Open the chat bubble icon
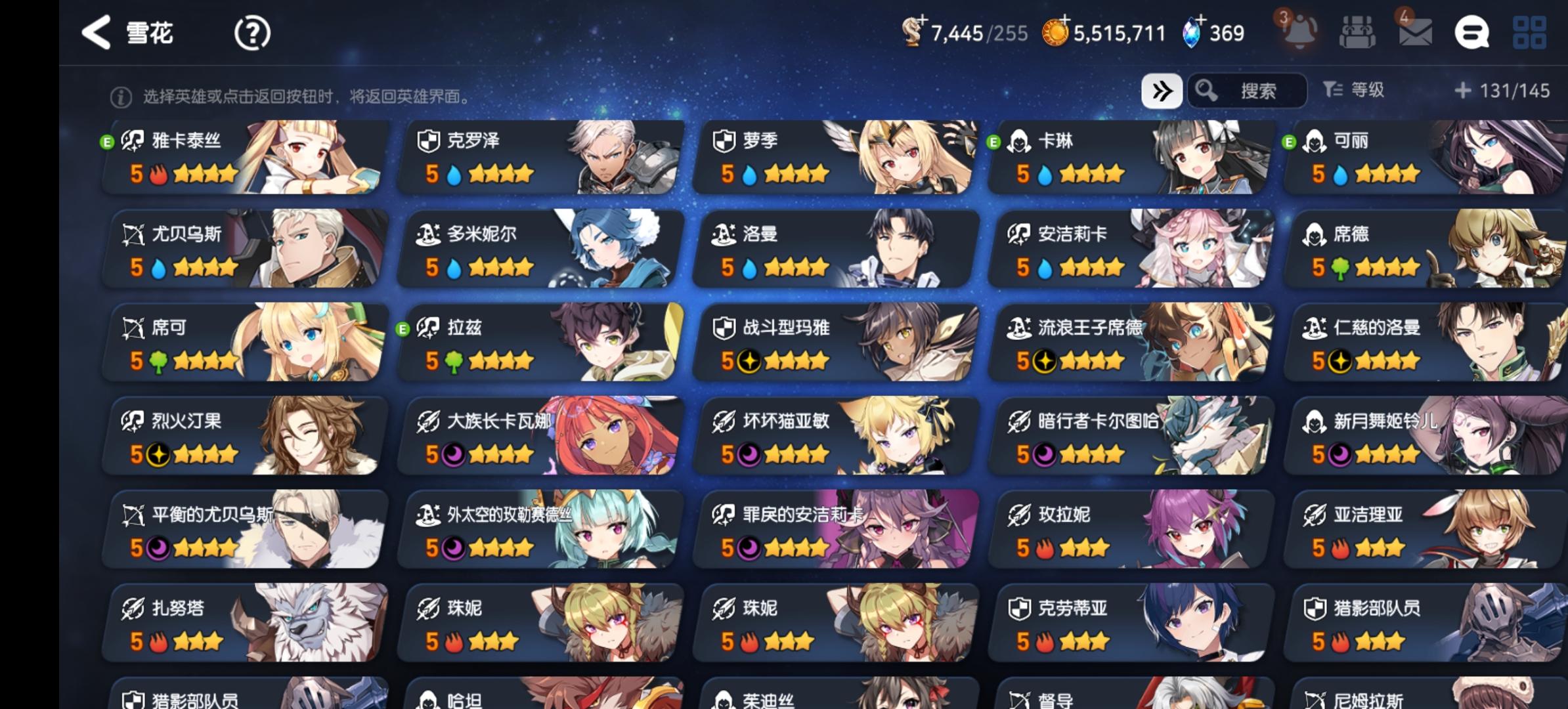 click(x=1473, y=32)
